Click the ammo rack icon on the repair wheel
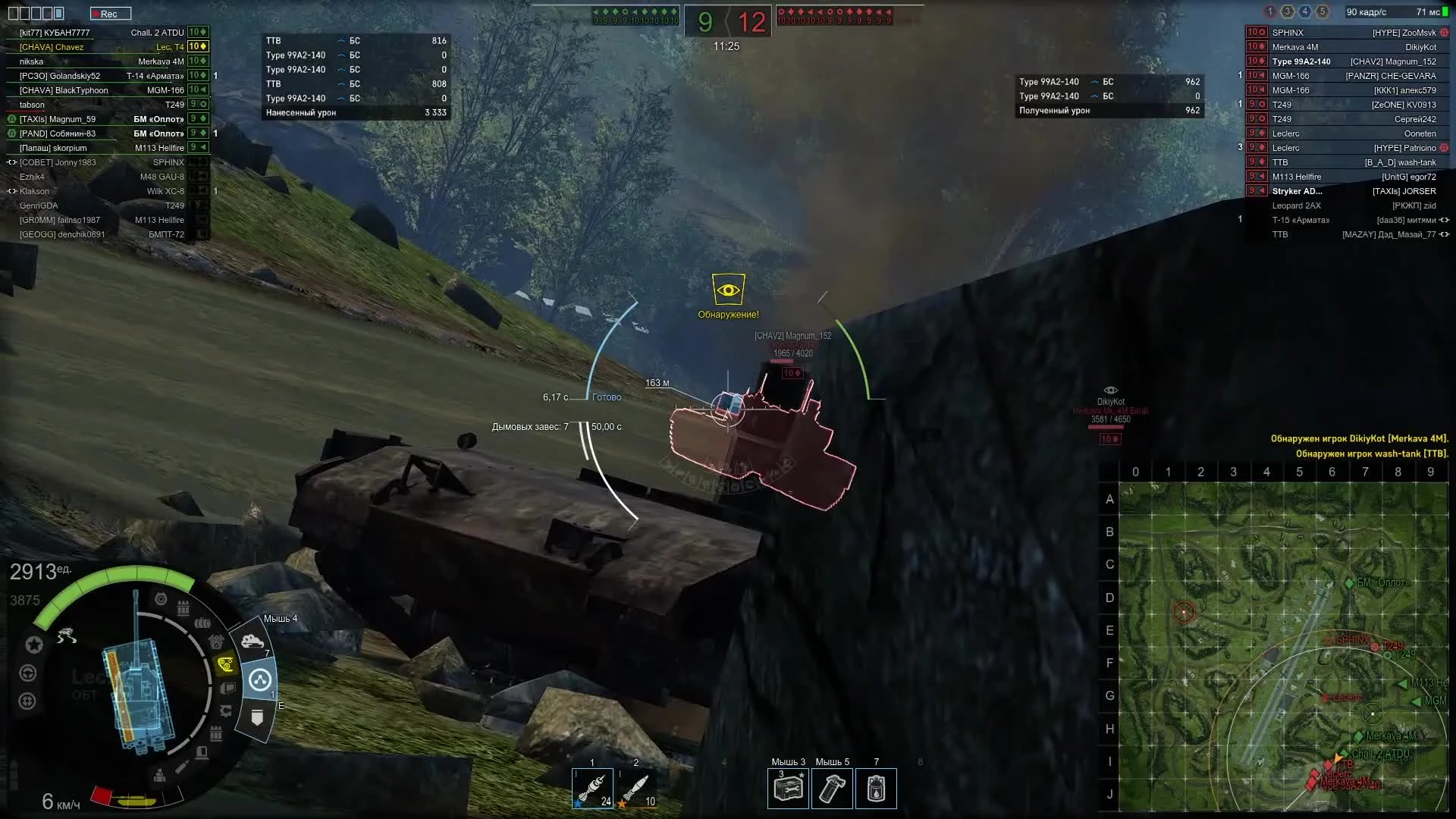 tap(183, 605)
